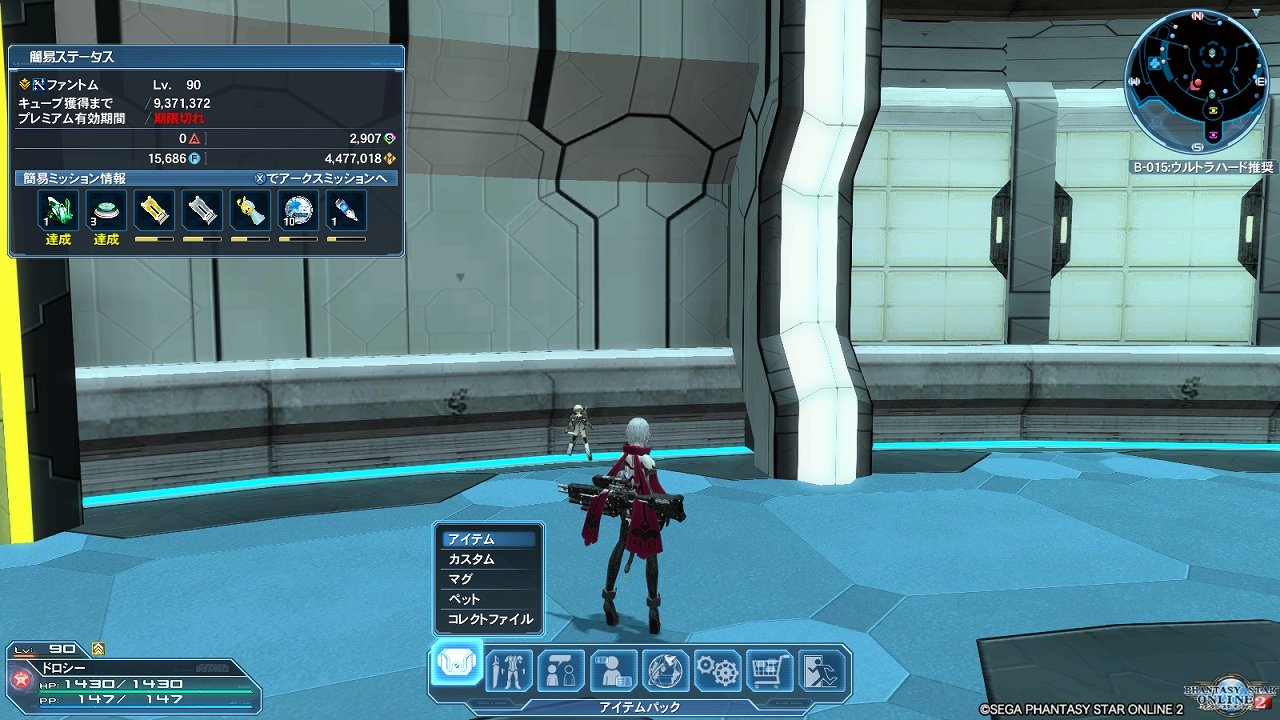Click the yellow rappy doll mission reward
This screenshot has height=720, width=1280.
click(250, 210)
